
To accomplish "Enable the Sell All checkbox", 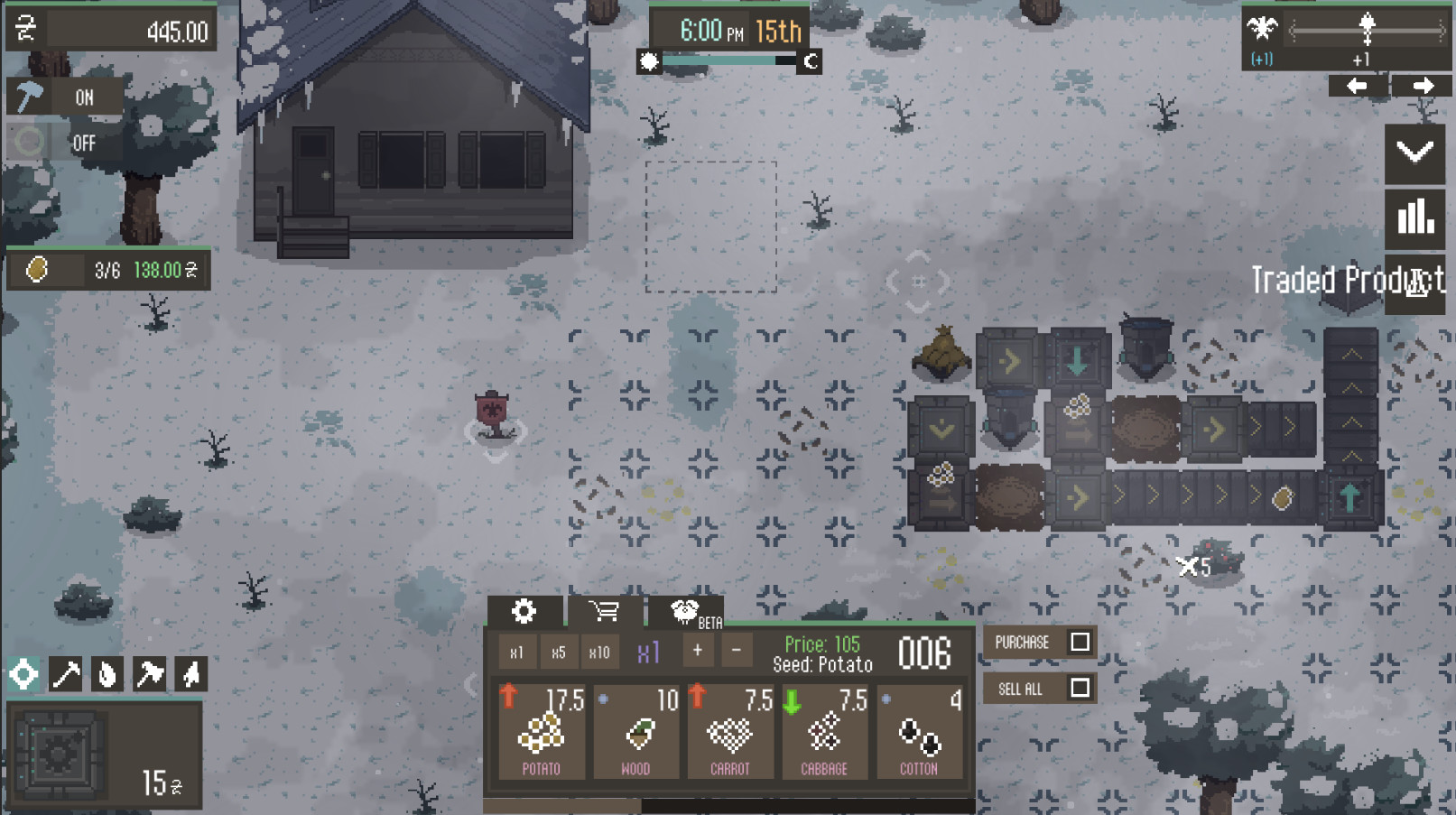I will pyautogui.click(x=1080, y=689).
